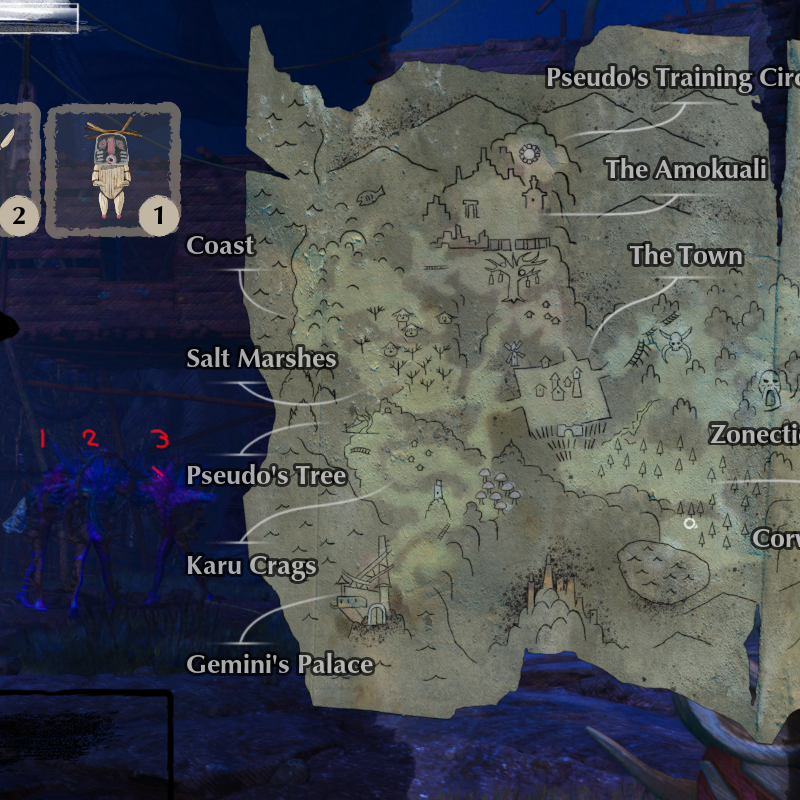Image resolution: width=800 pixels, height=800 pixels.
Task: Choose Salt Marshes on the map
Action: [x=261, y=359]
